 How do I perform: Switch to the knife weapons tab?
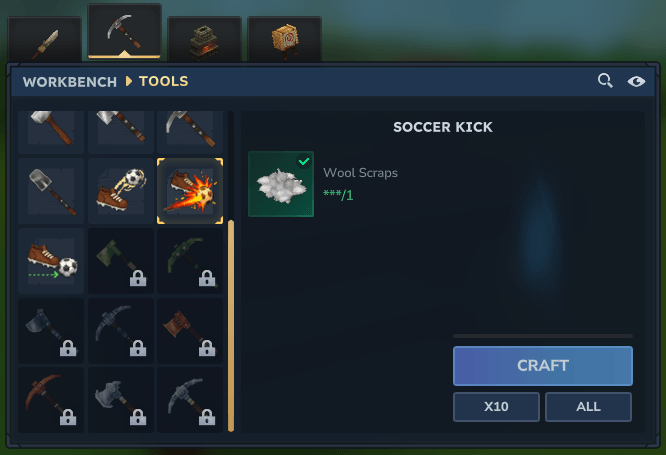click(x=45, y=40)
